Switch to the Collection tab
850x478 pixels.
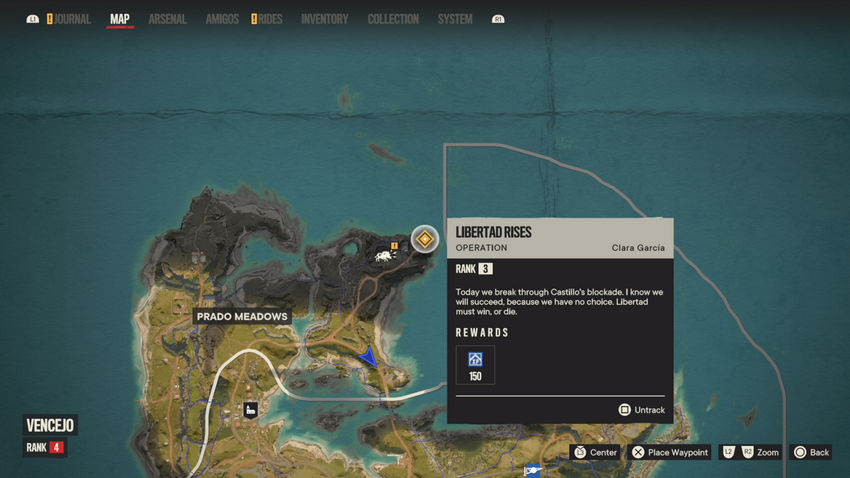[x=393, y=19]
